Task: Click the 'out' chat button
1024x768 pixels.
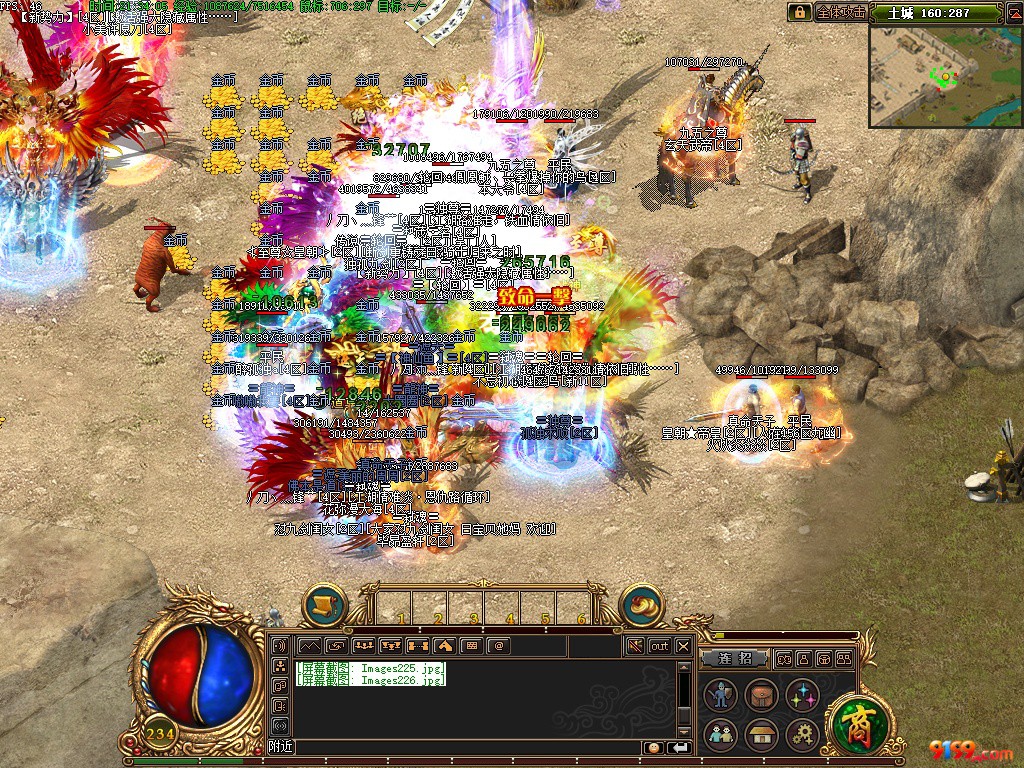Action: [660, 646]
